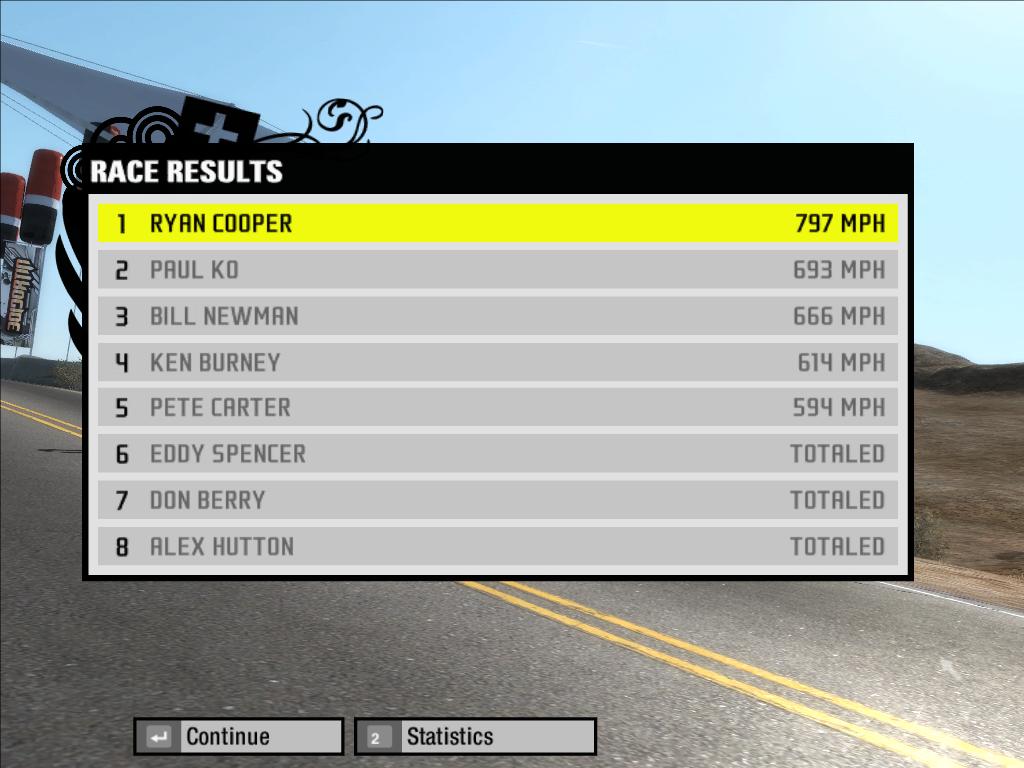Open the Statistics screen
The width and height of the screenshot is (1024, 768).
476,737
